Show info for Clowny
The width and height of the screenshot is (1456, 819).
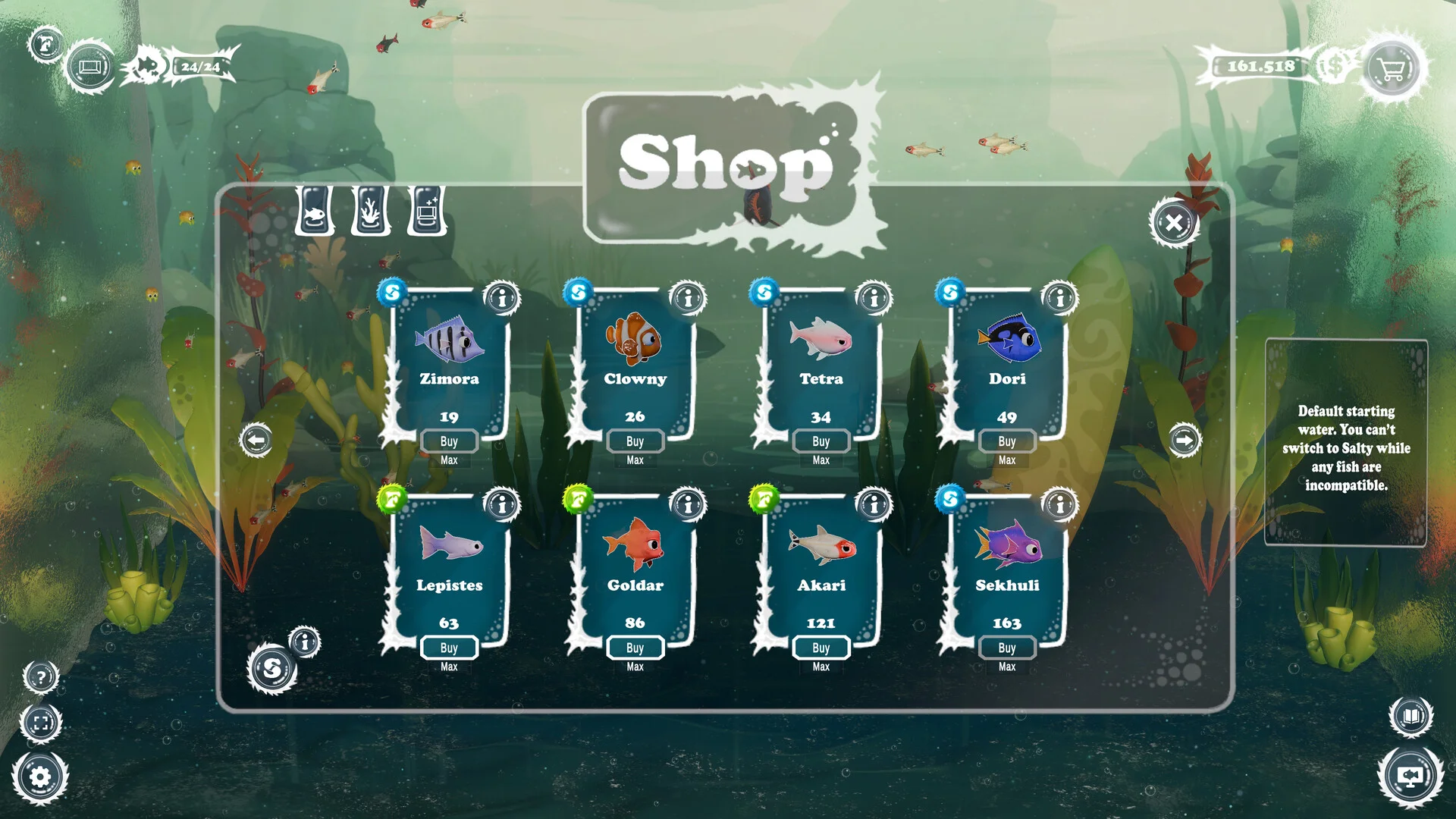[x=688, y=298]
